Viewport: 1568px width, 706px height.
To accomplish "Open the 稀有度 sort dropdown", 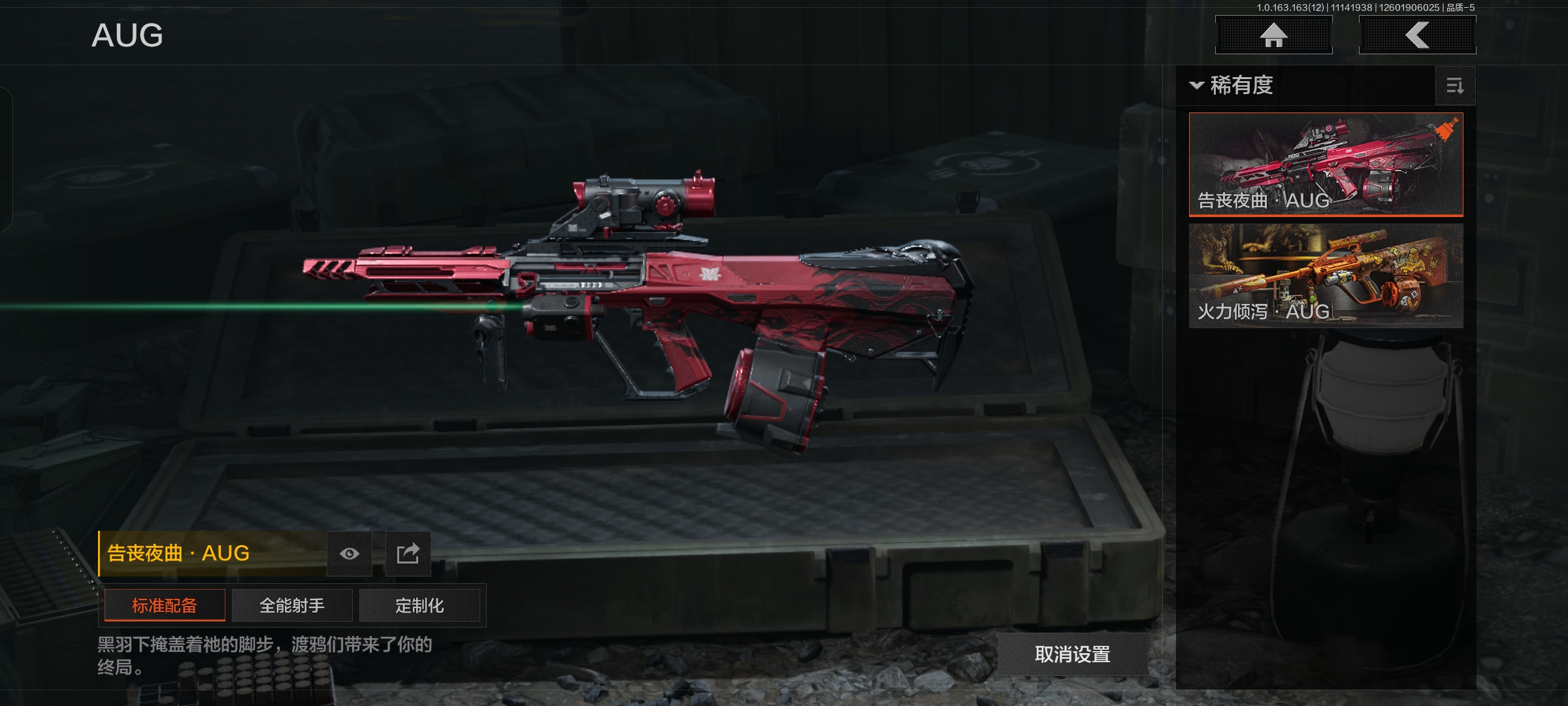I will (x=1232, y=86).
